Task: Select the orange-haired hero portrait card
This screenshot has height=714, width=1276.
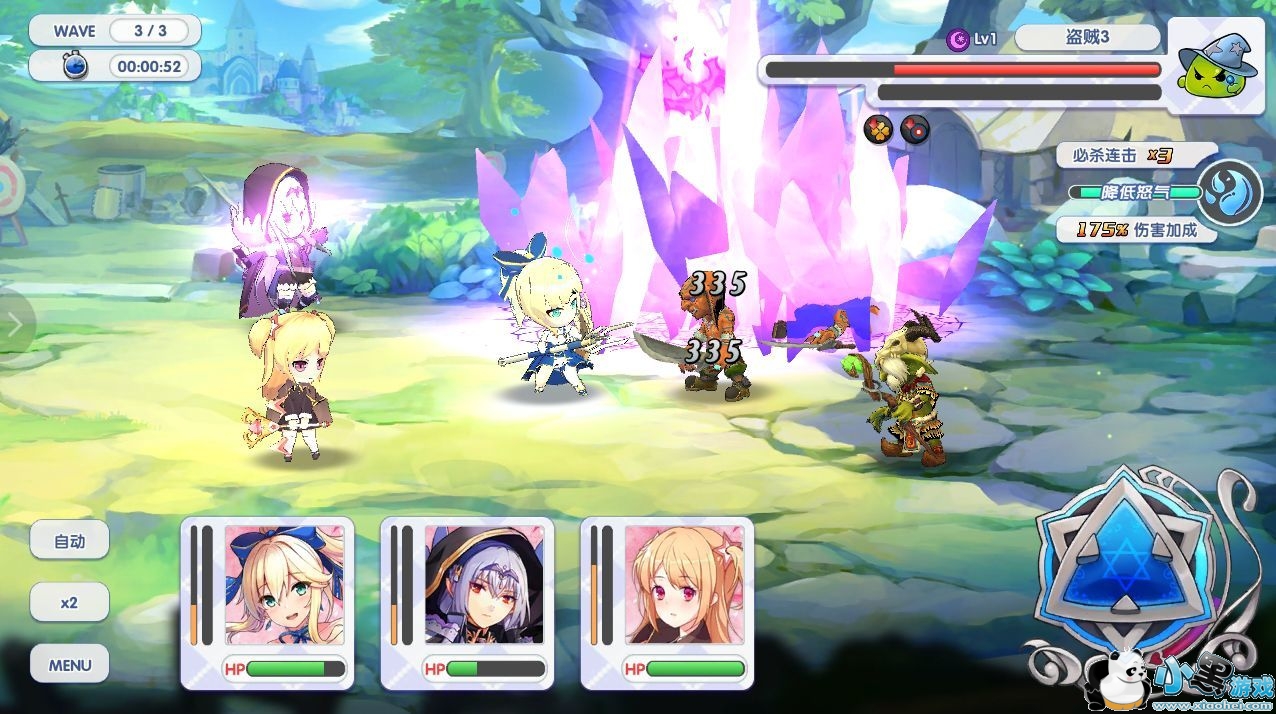Action: (x=684, y=586)
